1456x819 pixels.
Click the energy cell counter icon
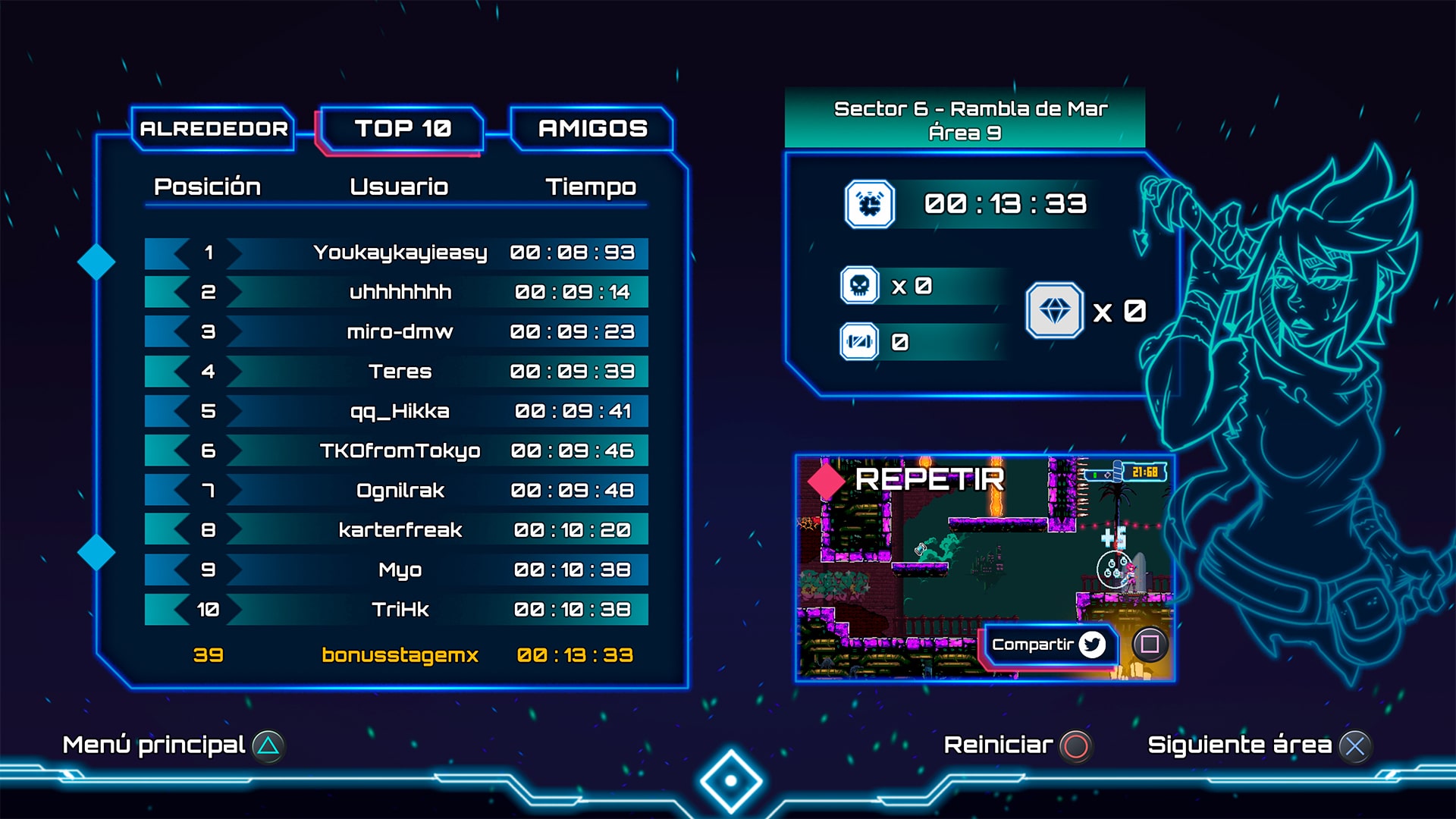[859, 343]
